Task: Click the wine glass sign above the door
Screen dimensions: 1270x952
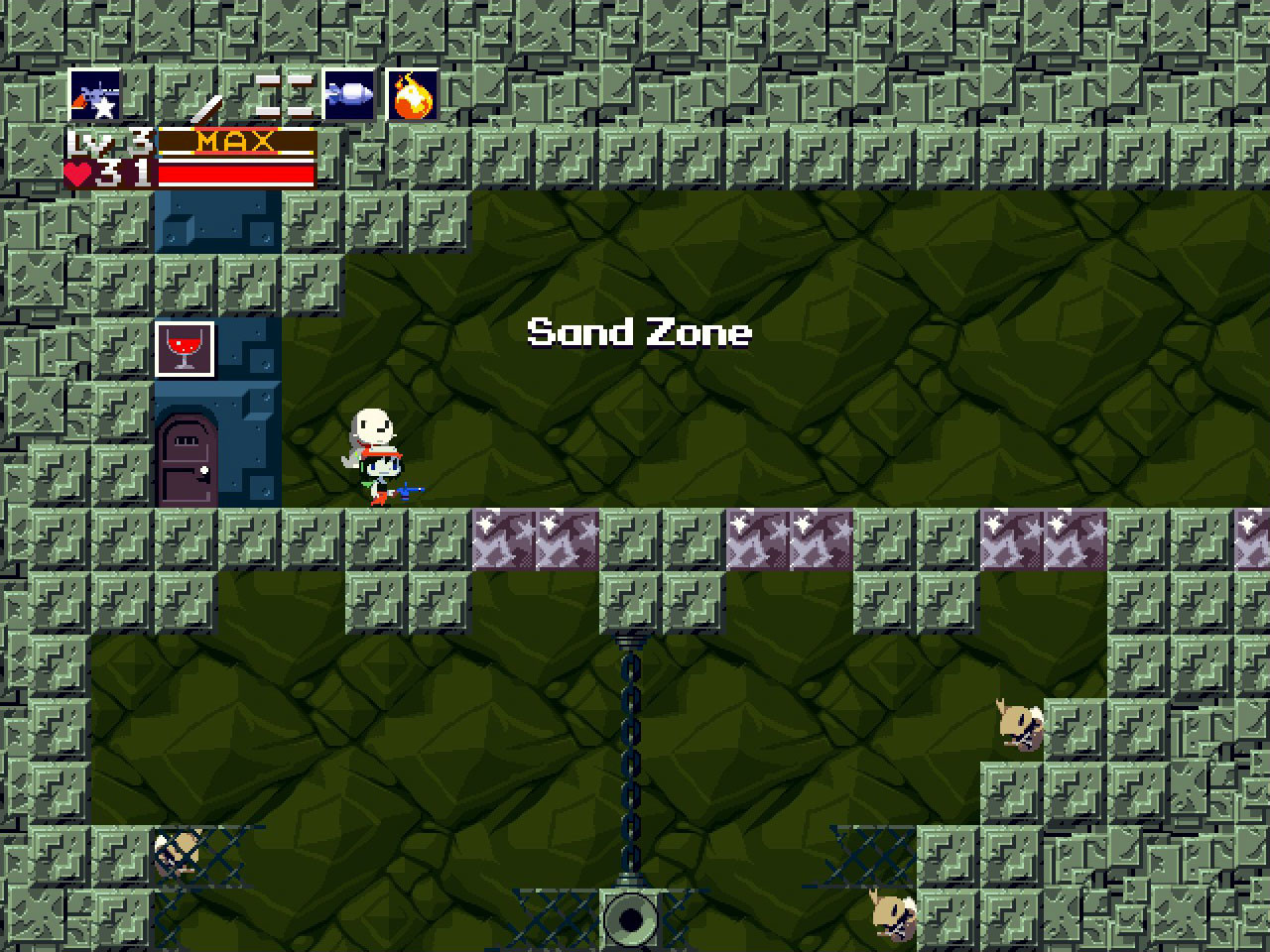Action: click(185, 348)
